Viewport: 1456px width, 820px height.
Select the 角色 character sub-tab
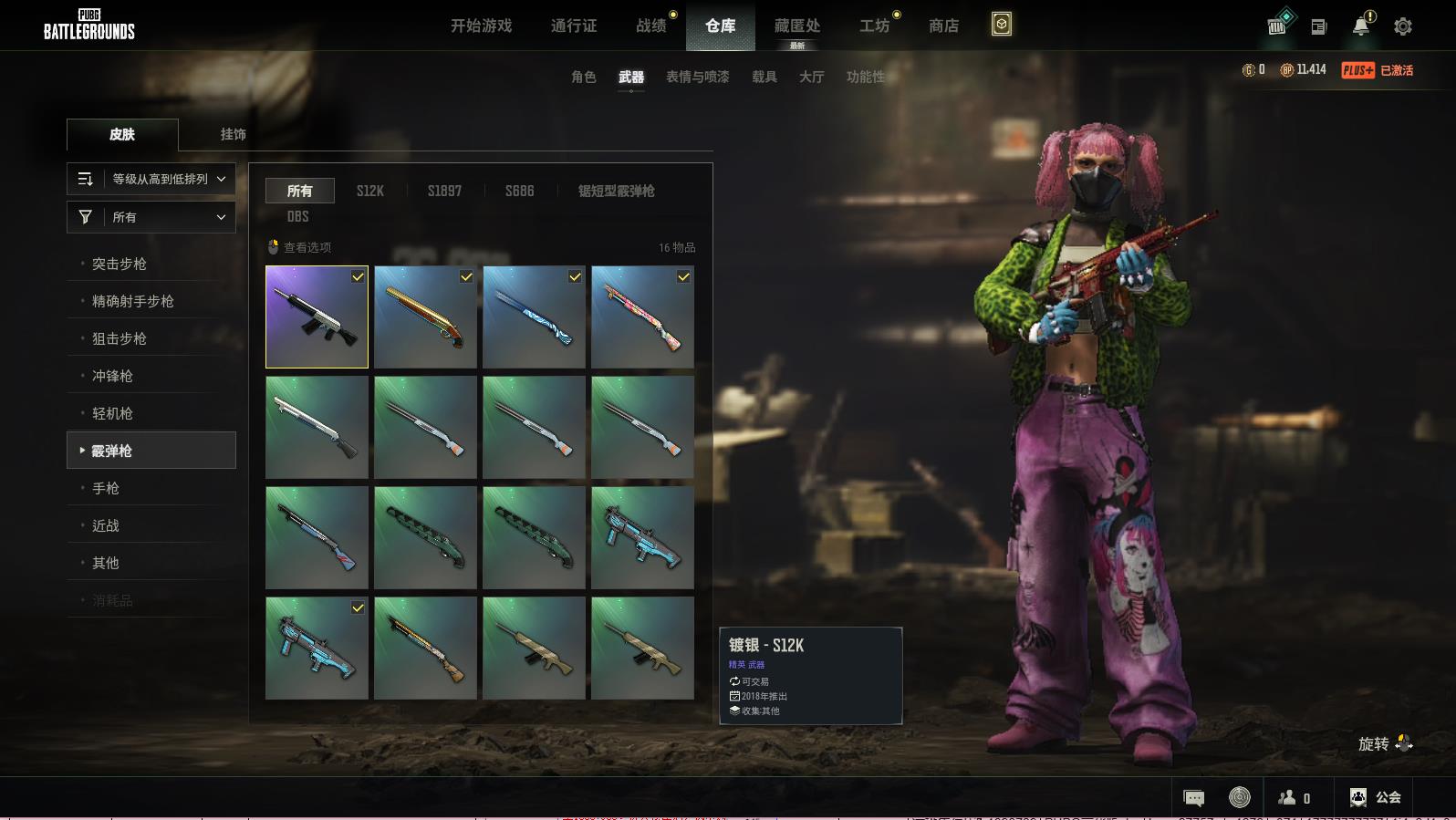583,77
